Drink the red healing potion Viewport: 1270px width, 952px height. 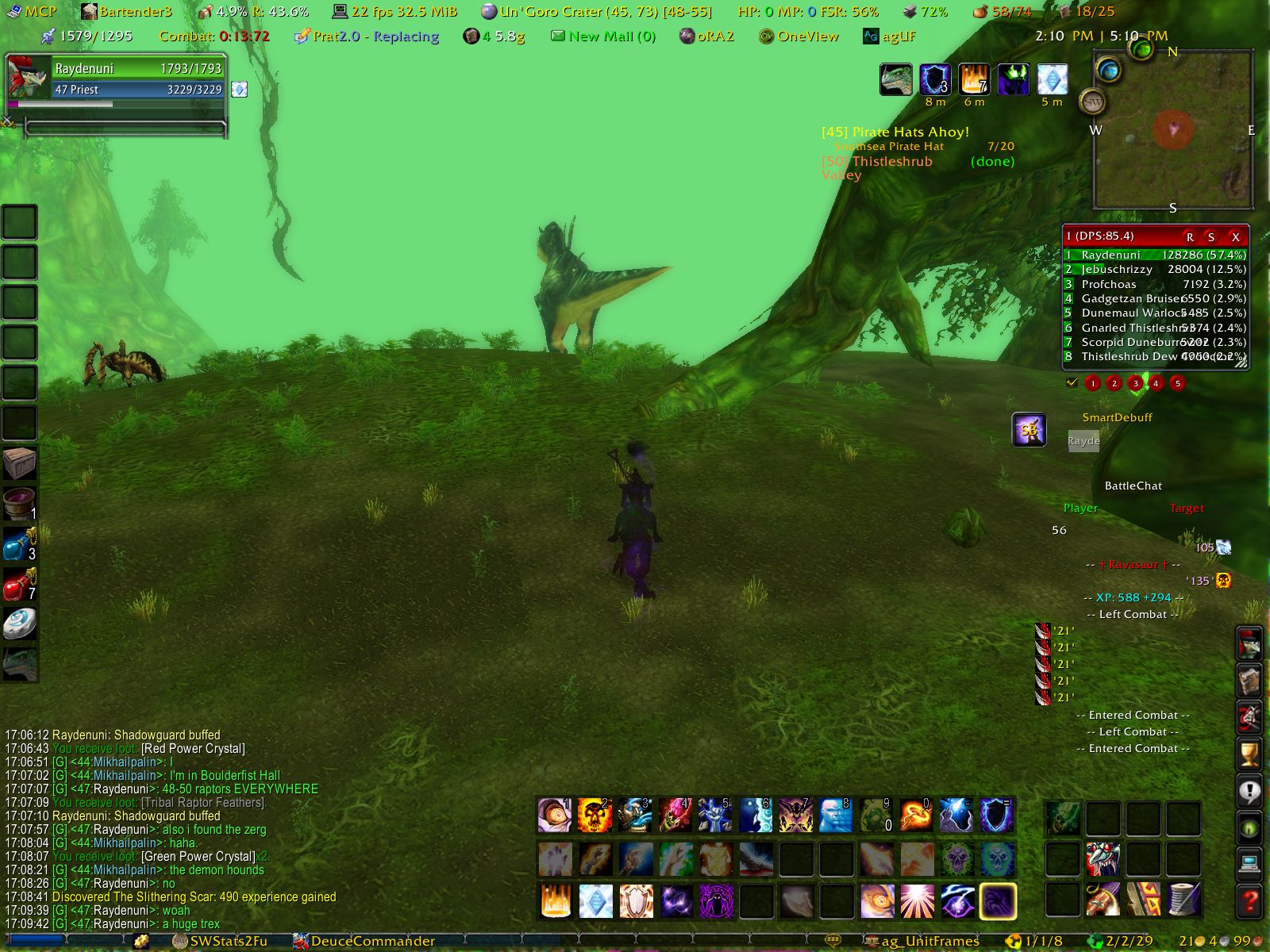tap(19, 585)
